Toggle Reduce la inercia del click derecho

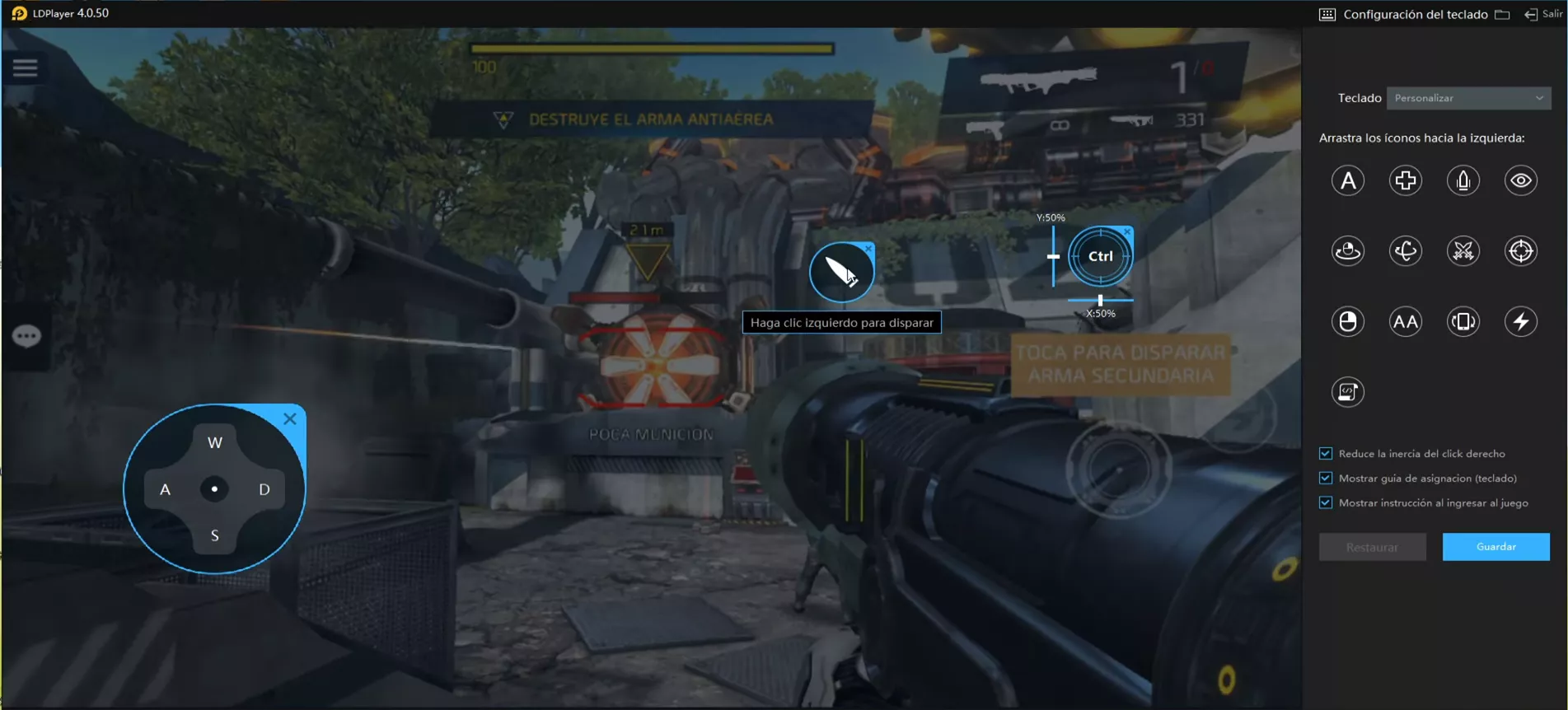[x=1326, y=454]
